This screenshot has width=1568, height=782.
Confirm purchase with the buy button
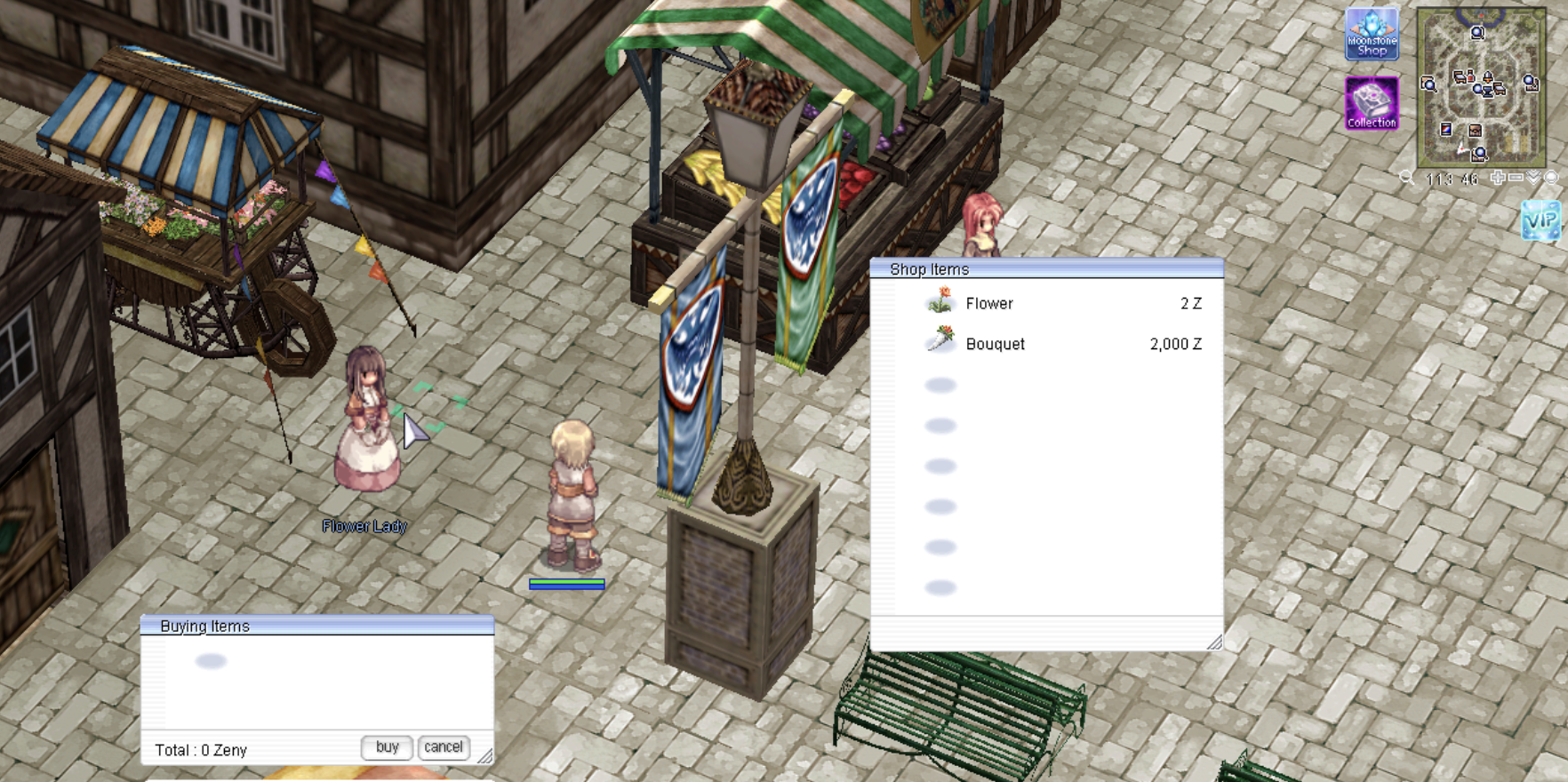(387, 747)
